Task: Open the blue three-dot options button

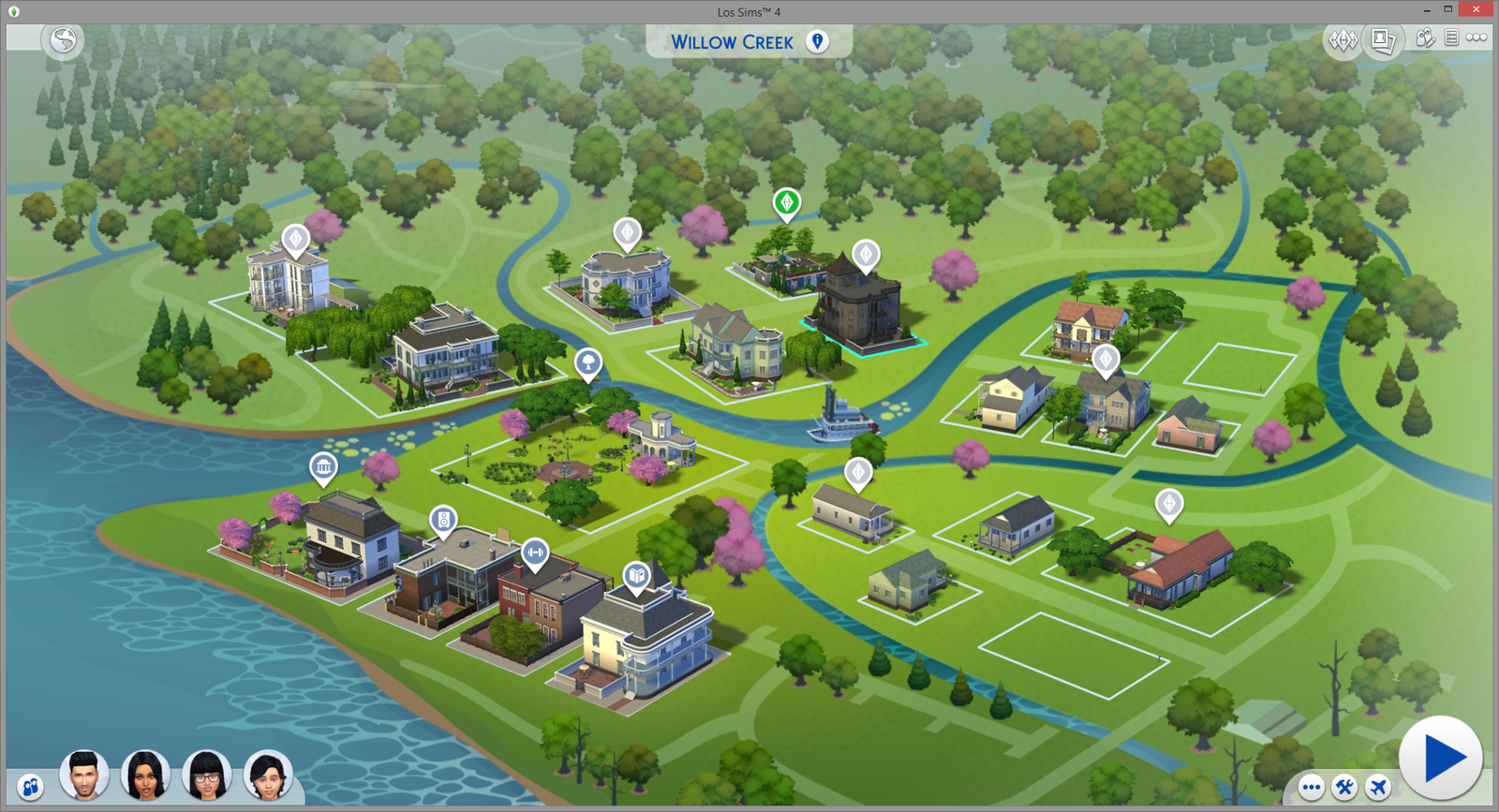Action: pyautogui.click(x=1311, y=787)
